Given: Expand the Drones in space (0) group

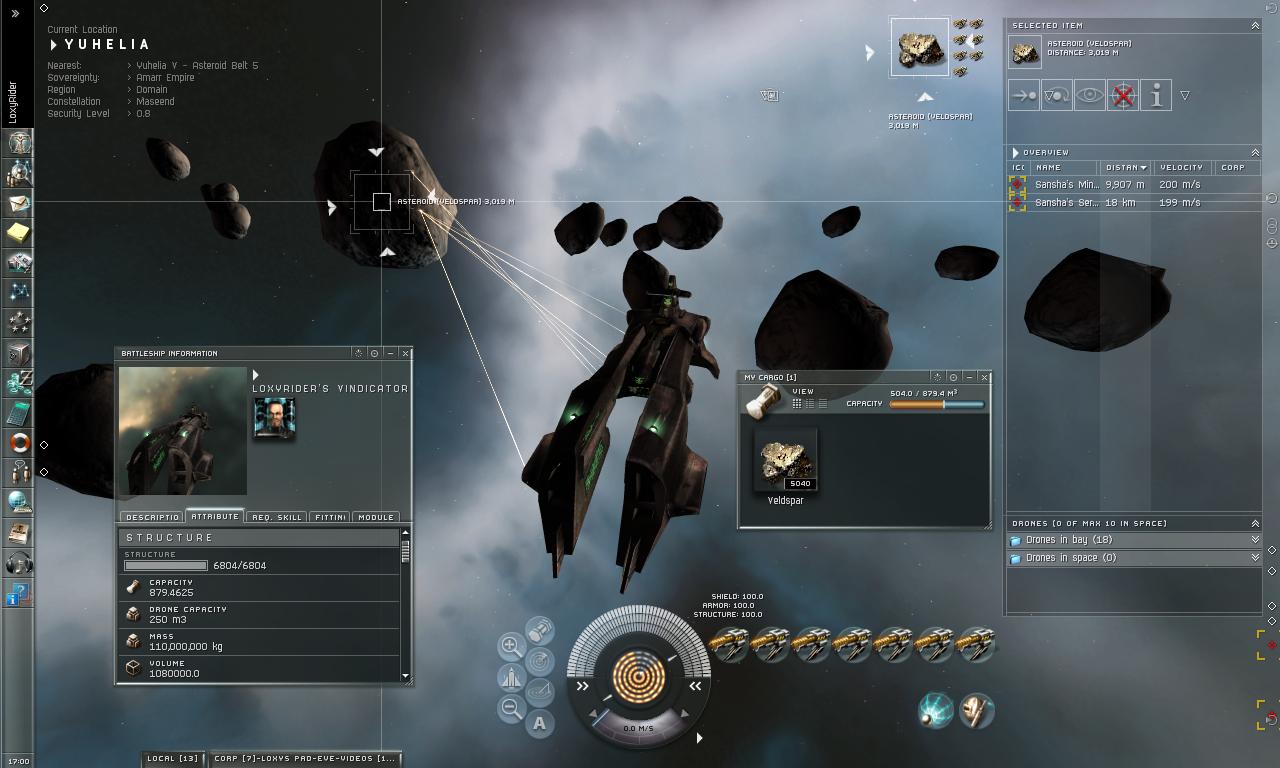Looking at the screenshot, I should click(x=1255, y=558).
